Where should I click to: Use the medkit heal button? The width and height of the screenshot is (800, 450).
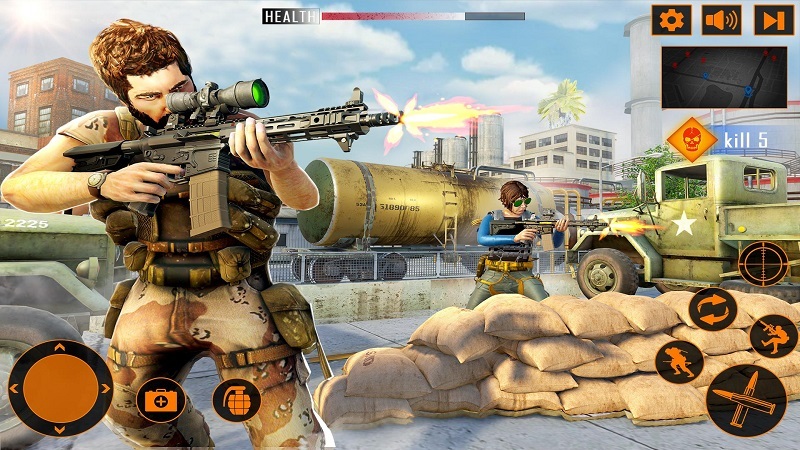160,401
